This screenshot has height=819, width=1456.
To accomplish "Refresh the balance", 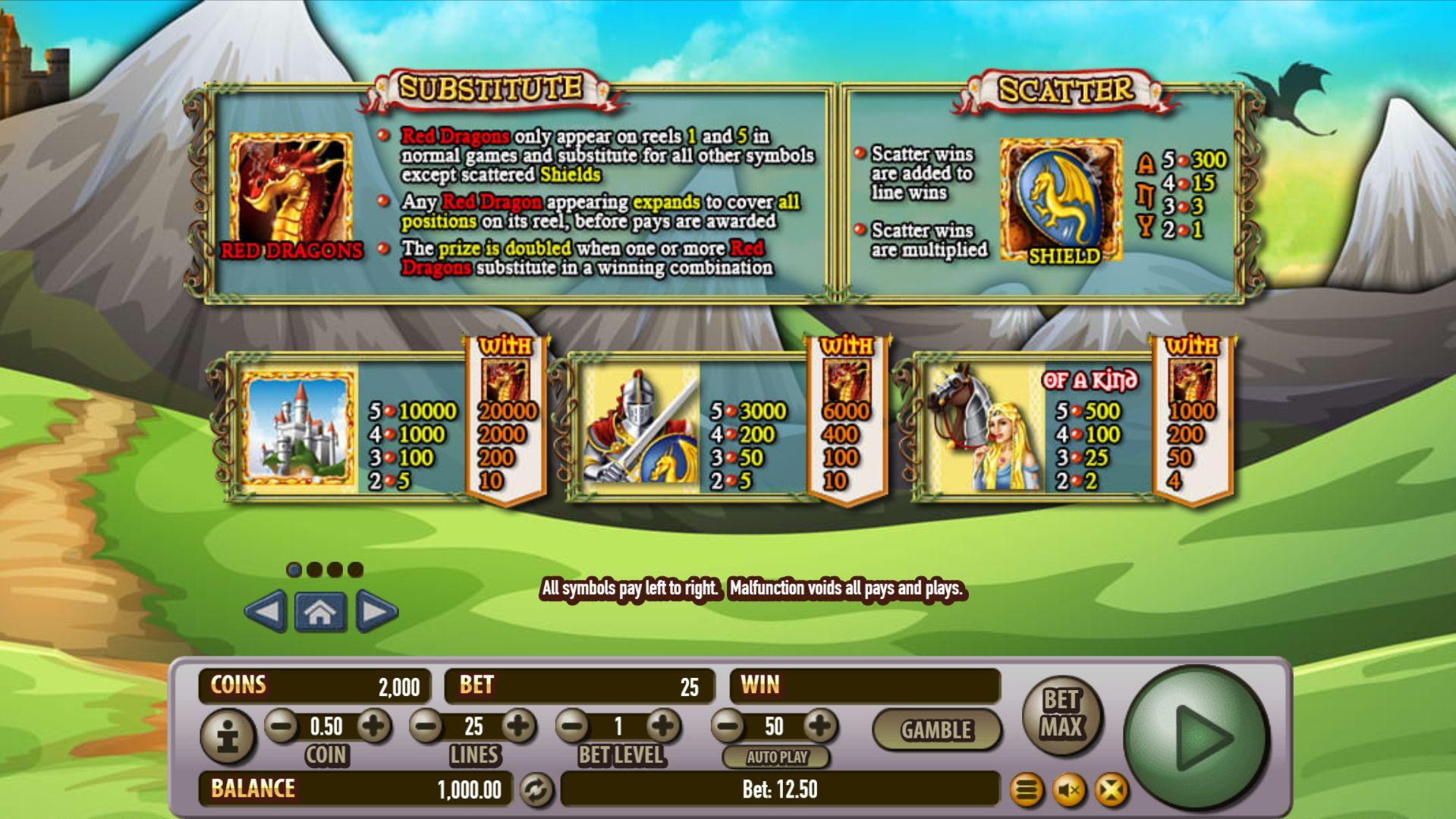I will (x=536, y=790).
